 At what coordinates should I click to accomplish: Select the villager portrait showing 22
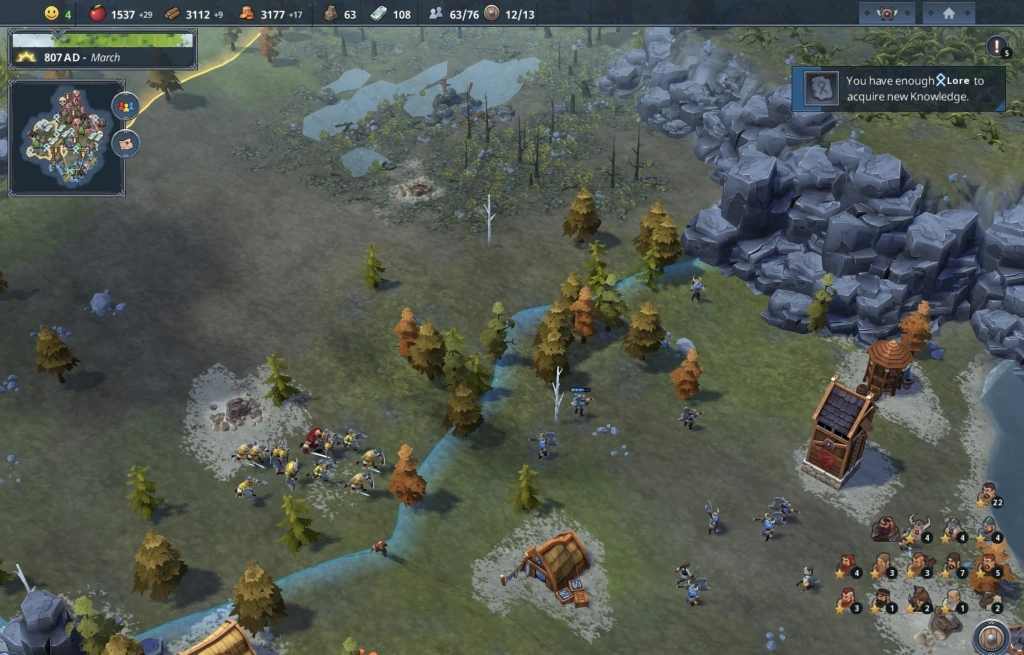click(988, 494)
